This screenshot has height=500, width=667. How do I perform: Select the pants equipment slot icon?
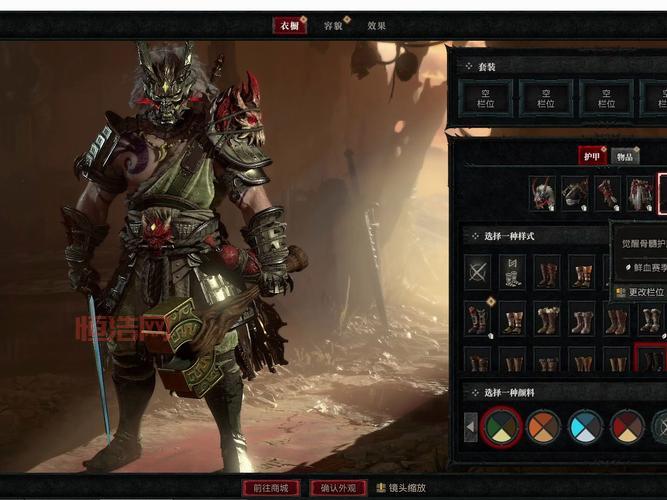point(640,193)
